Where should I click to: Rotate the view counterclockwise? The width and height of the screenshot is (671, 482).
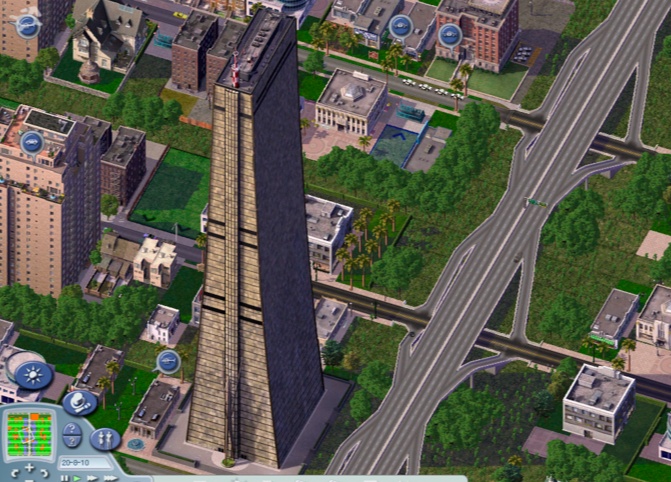pos(14,473)
